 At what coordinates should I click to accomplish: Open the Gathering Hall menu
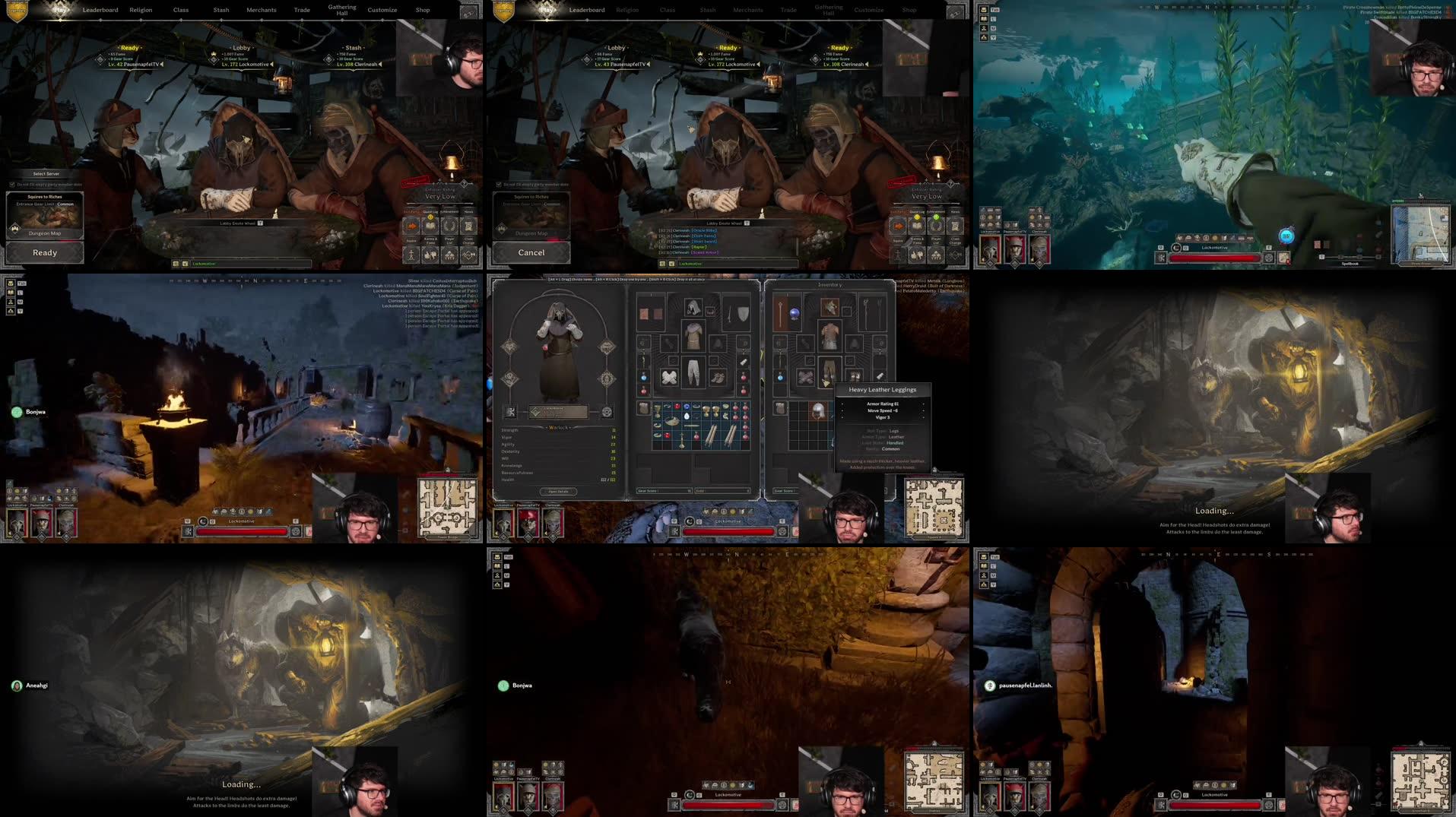[x=342, y=8]
